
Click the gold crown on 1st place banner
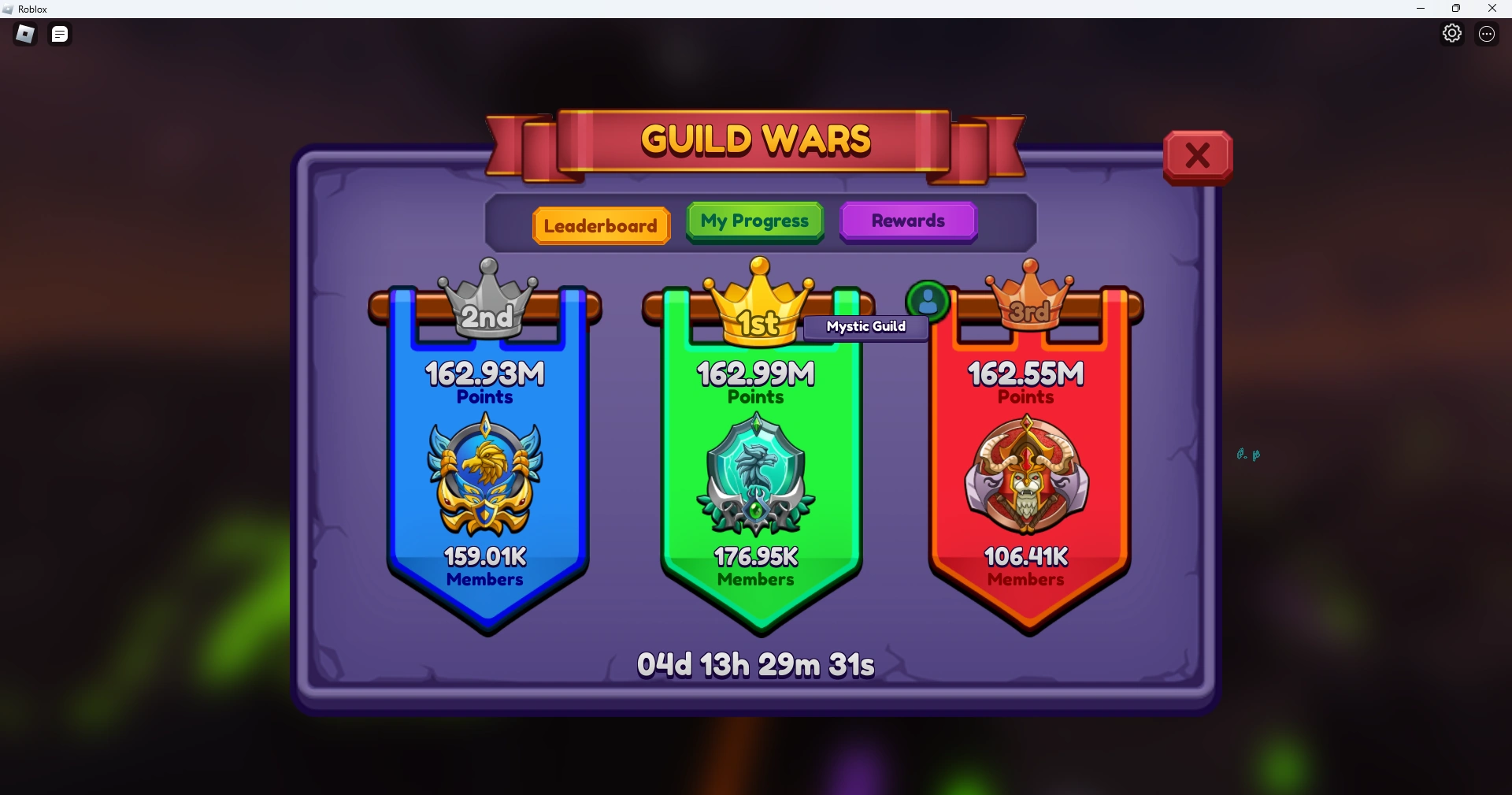point(758,303)
